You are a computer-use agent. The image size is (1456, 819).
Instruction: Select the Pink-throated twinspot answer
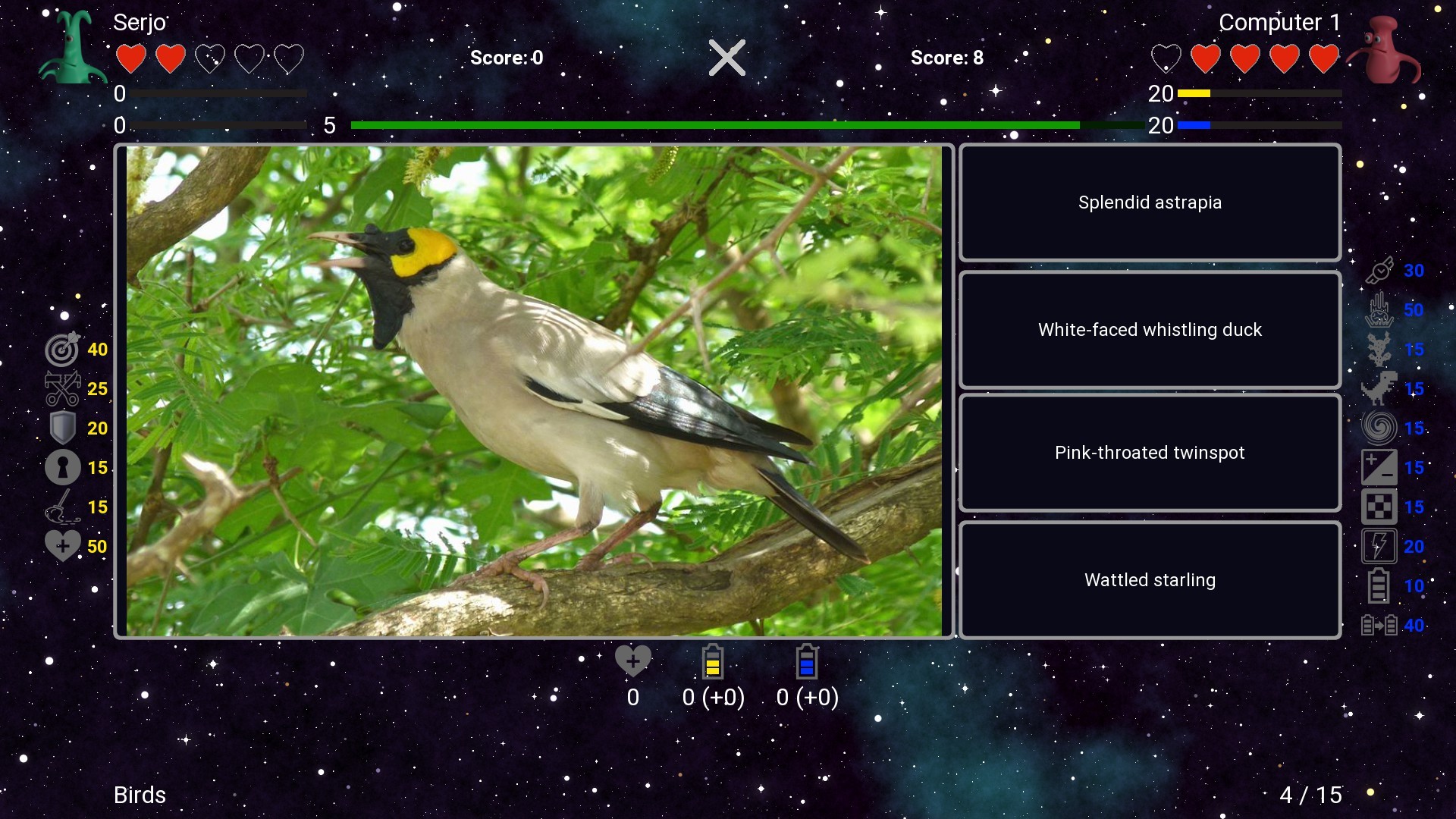(x=1150, y=453)
